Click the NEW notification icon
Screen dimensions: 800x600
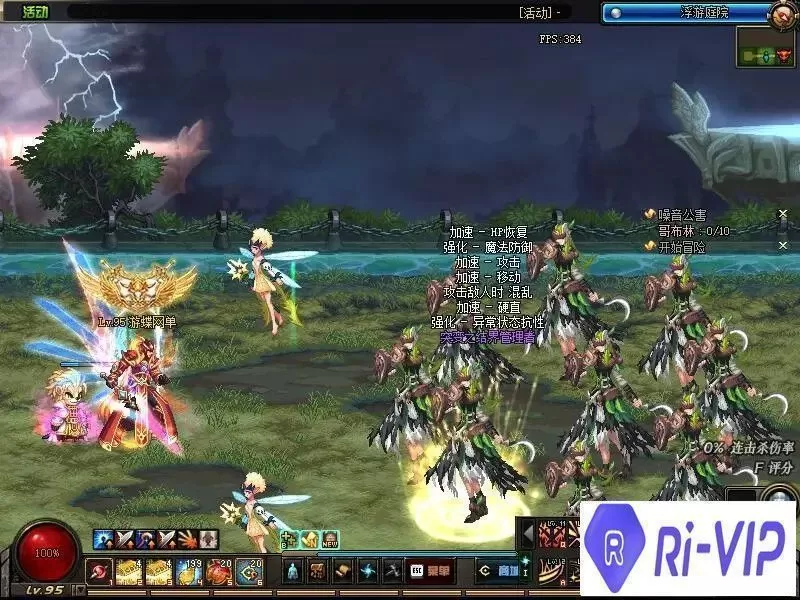coord(330,540)
